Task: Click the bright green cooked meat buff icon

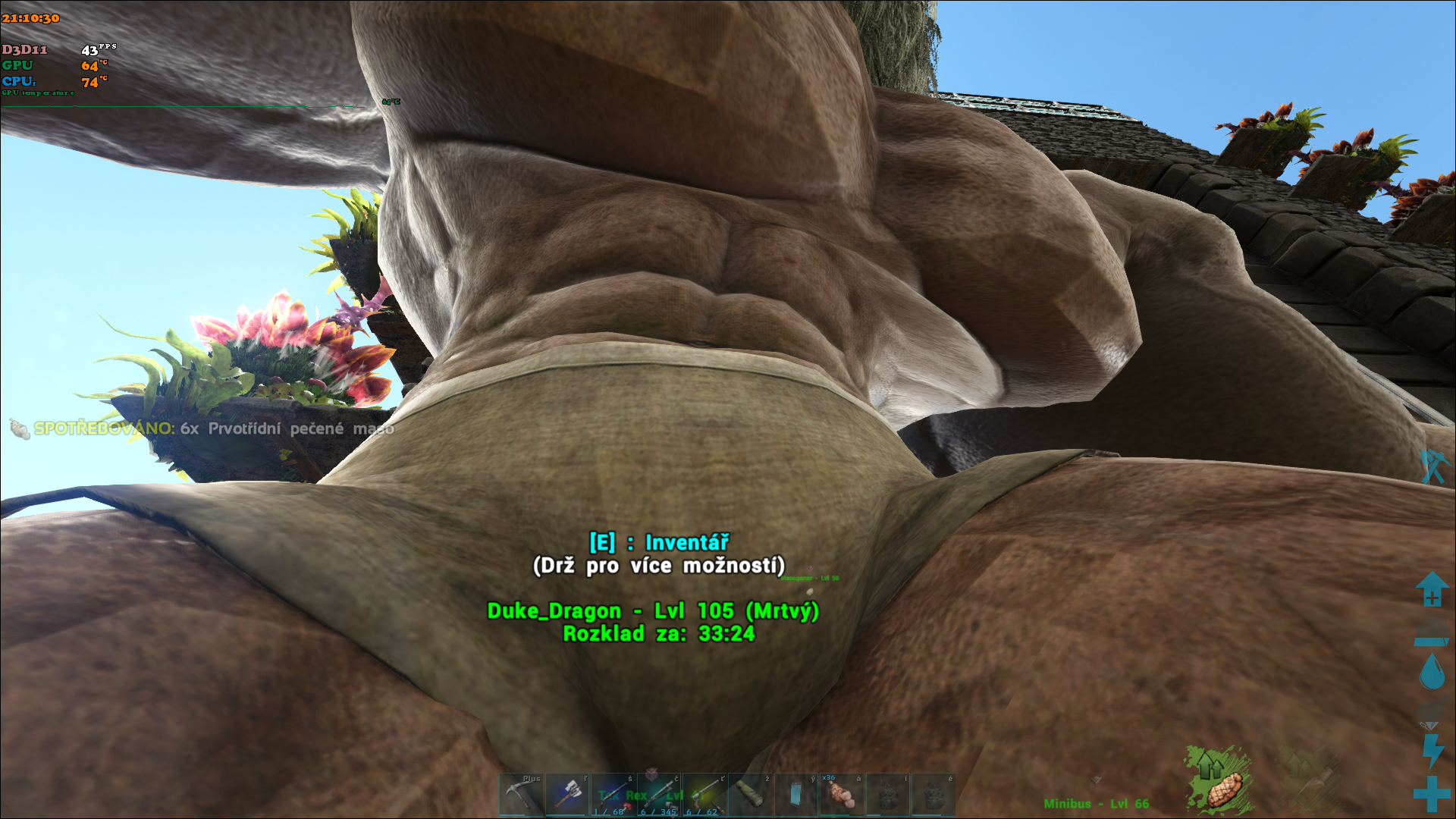Action: (1219, 779)
